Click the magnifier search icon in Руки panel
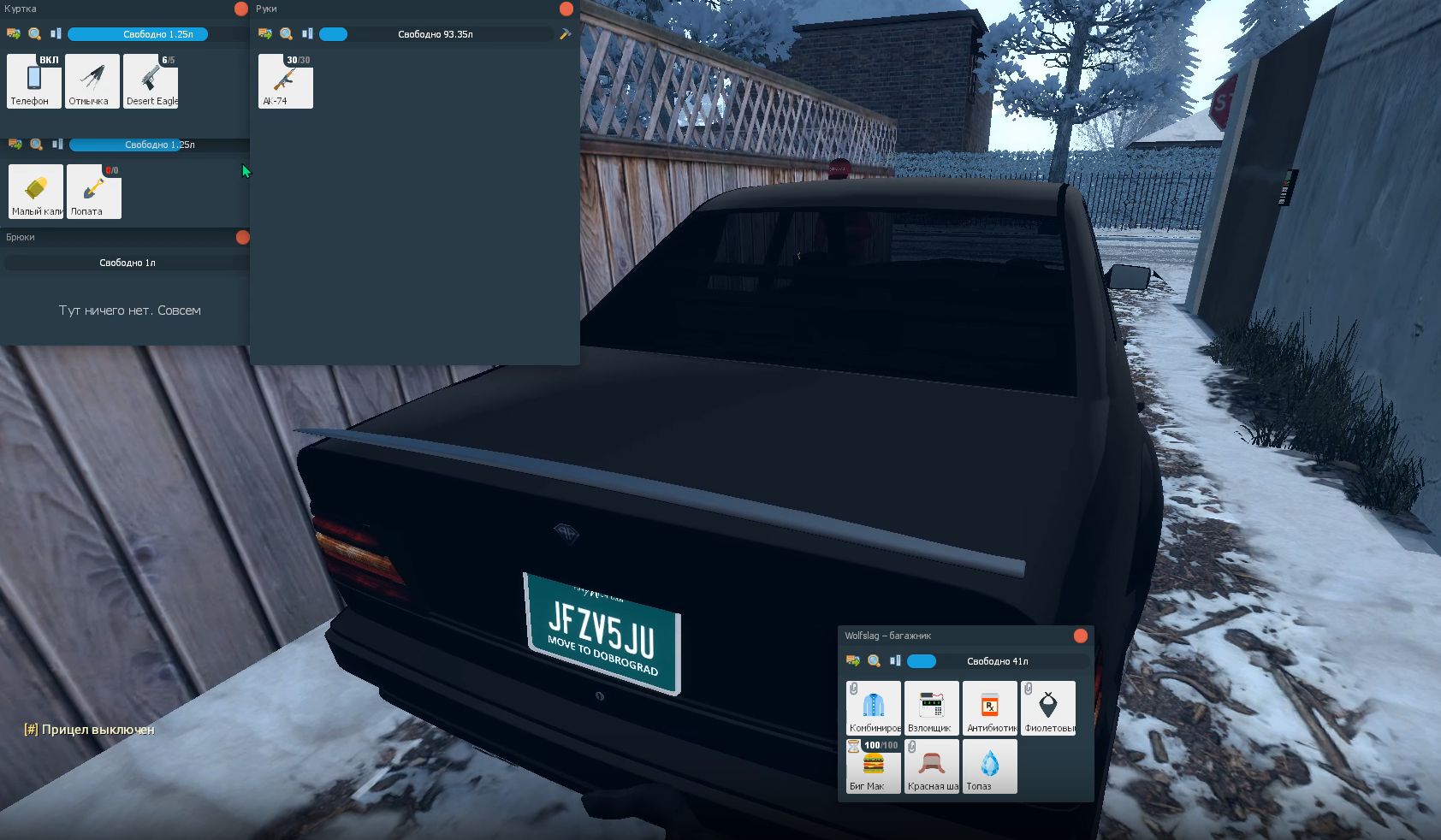Screen dimensions: 1441x840 coord(287,34)
